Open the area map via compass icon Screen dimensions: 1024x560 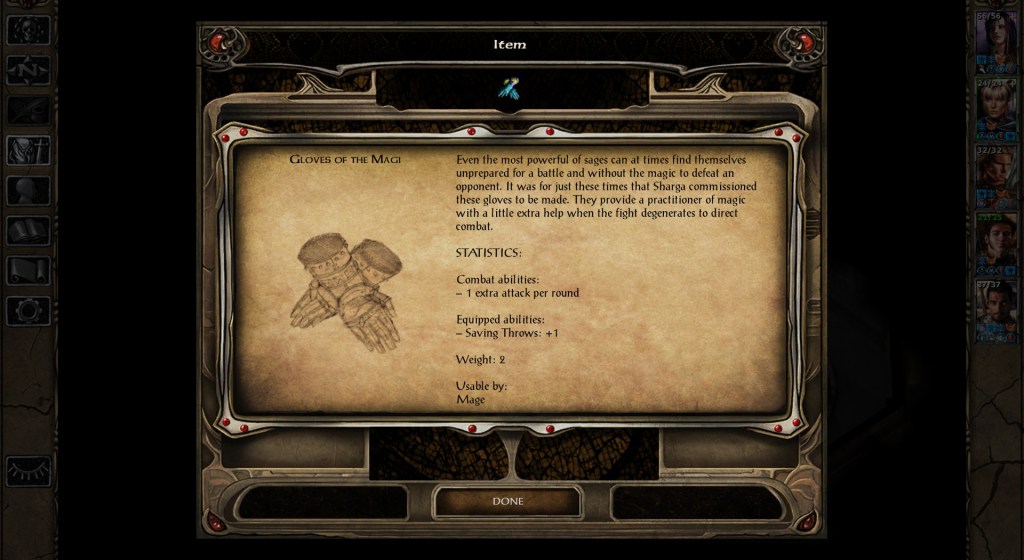pos(28,69)
